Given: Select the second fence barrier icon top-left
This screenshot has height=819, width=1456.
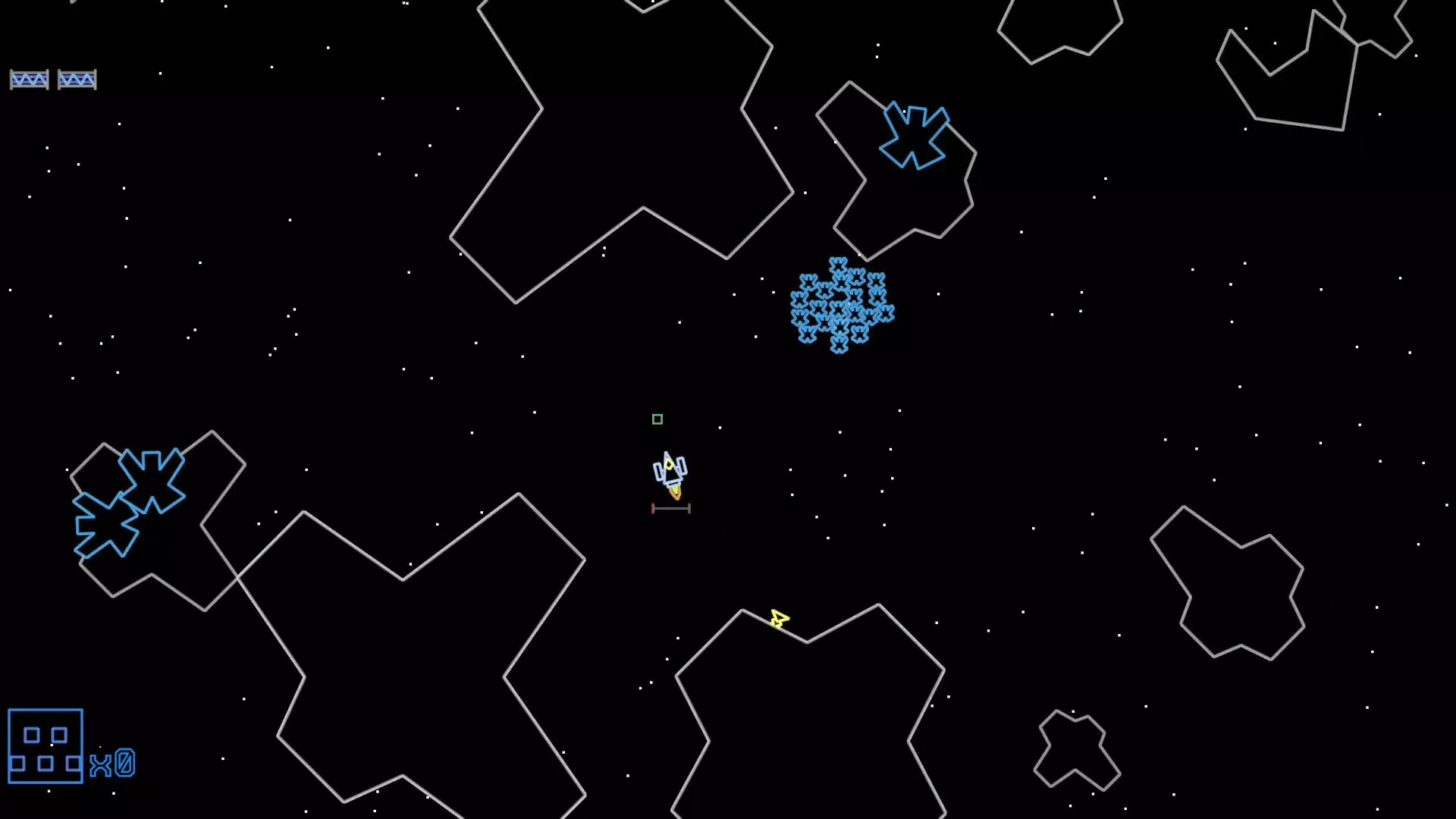Looking at the screenshot, I should pos(77,78).
